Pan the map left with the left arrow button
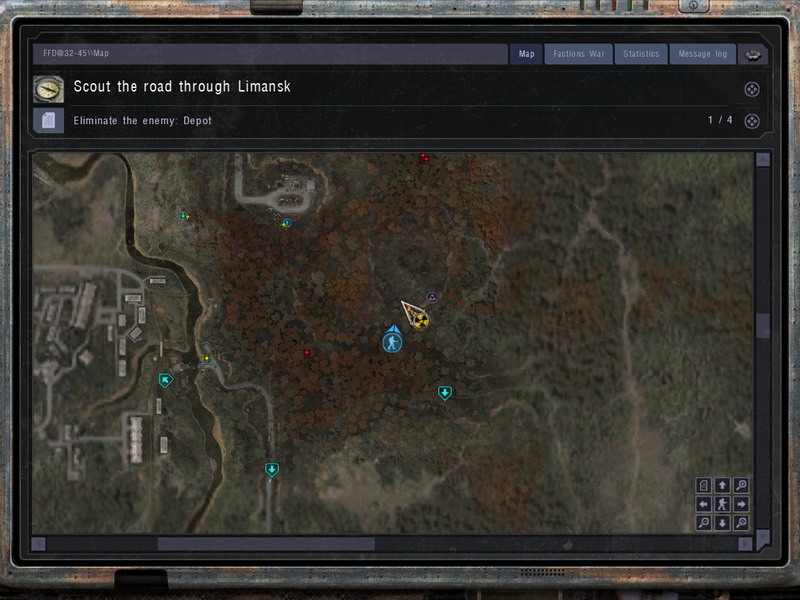This screenshot has width=800, height=600. click(x=704, y=504)
